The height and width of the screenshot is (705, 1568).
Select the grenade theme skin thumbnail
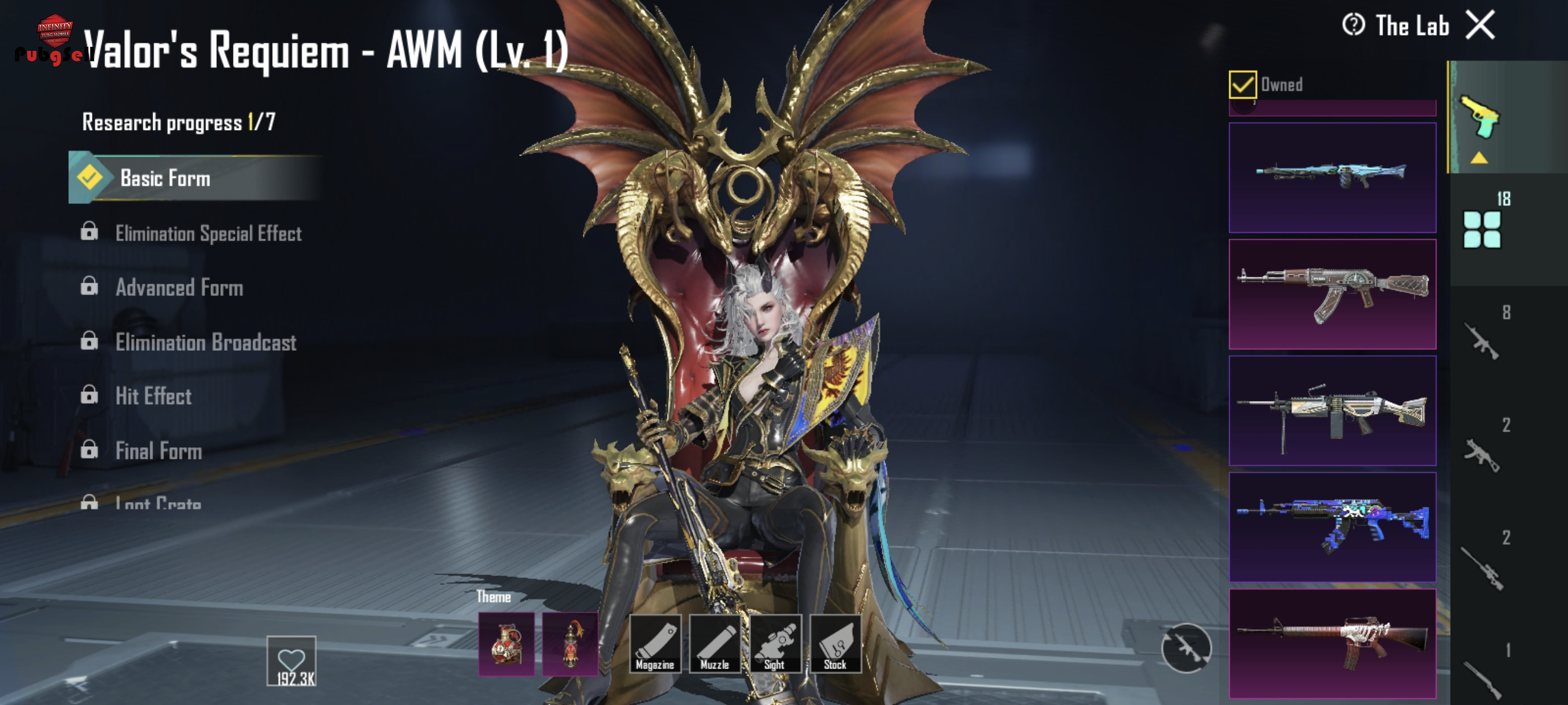click(506, 644)
